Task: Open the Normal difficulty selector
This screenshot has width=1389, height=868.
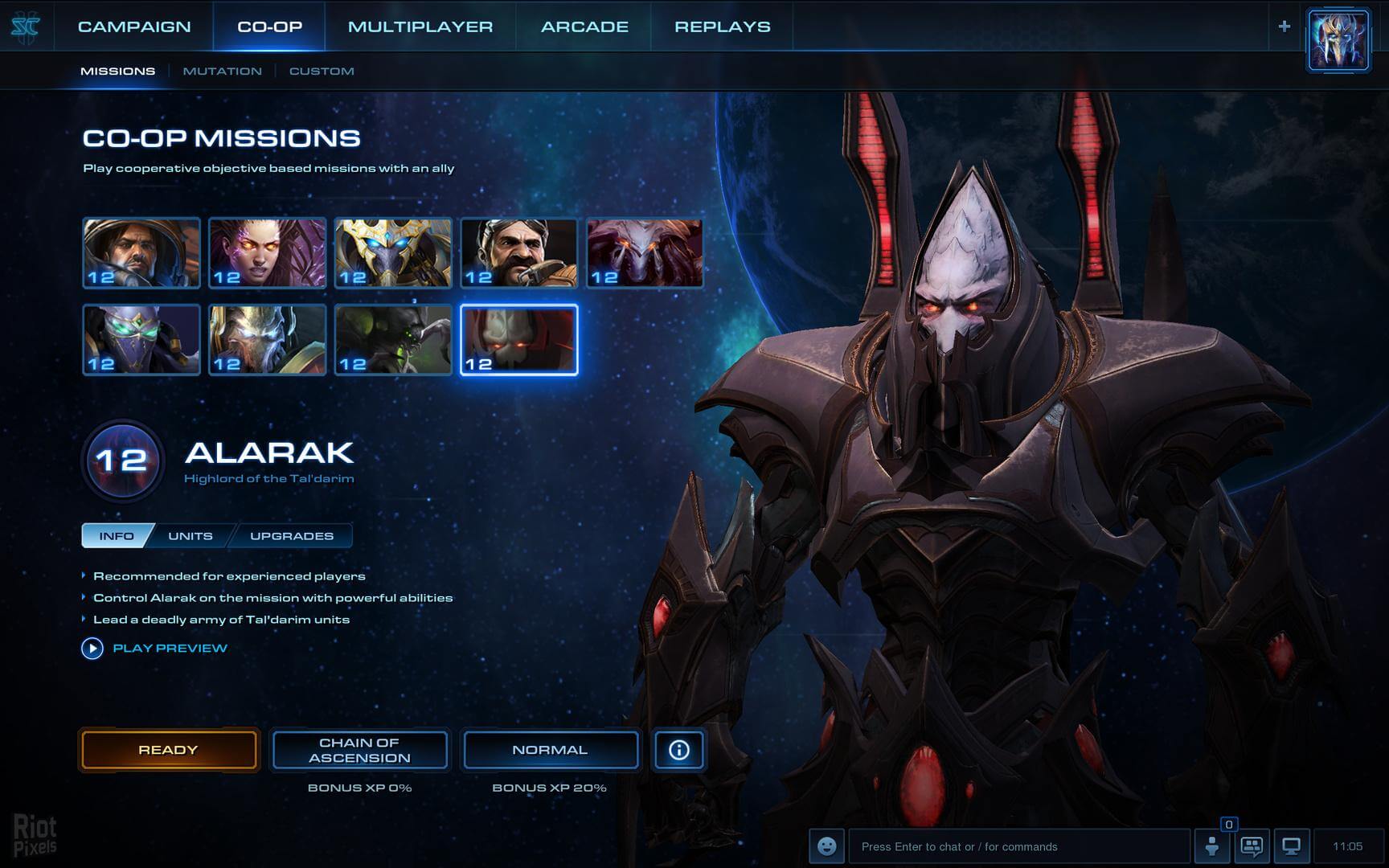Action: [x=550, y=750]
